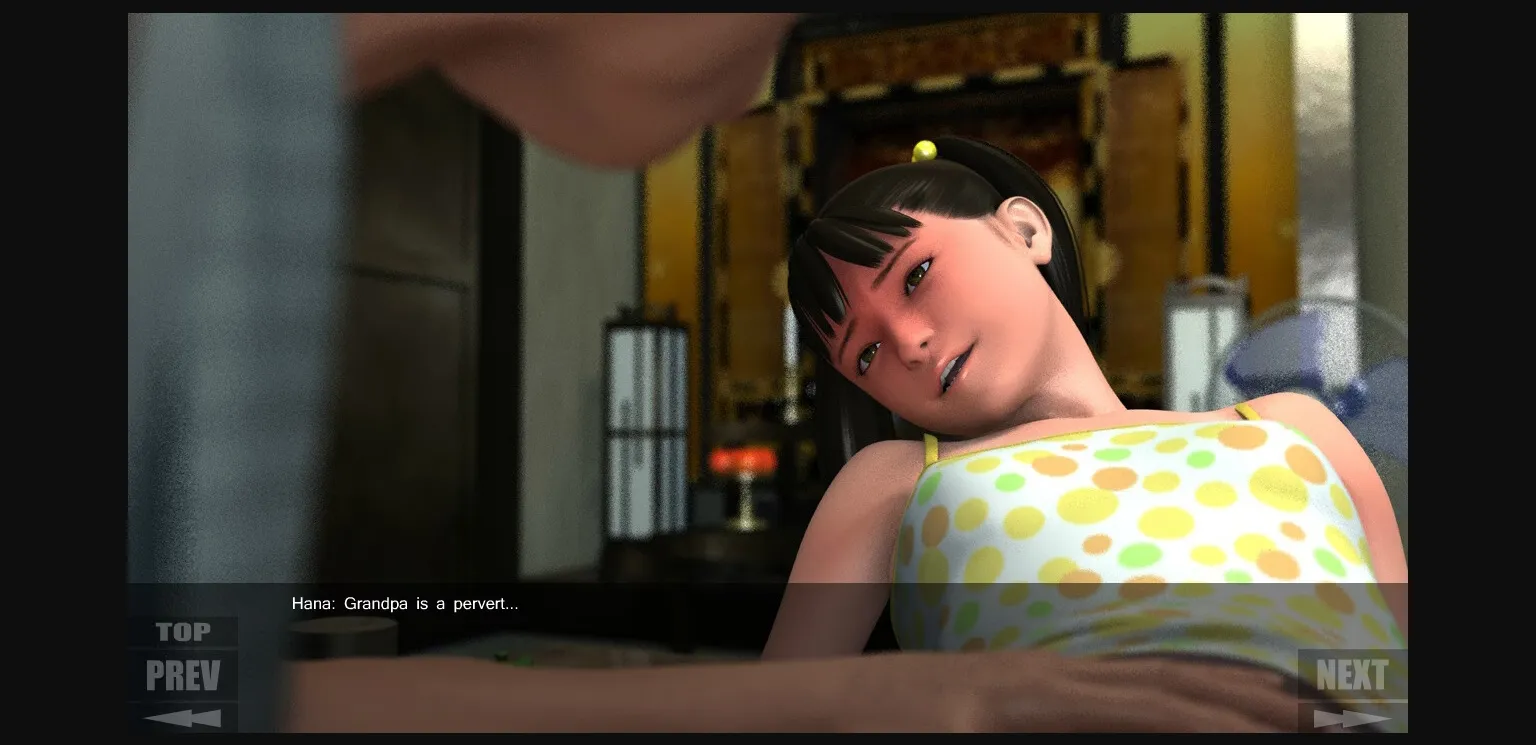Click Hana's dialogue text line
This screenshot has height=745, width=1536.
point(405,603)
